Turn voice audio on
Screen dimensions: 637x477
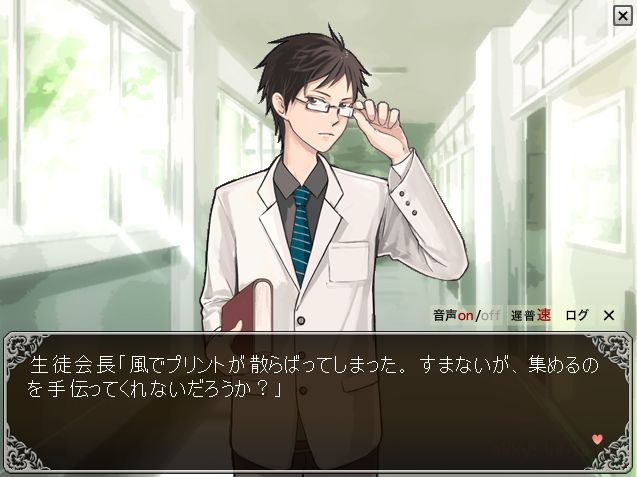[x=466, y=315]
